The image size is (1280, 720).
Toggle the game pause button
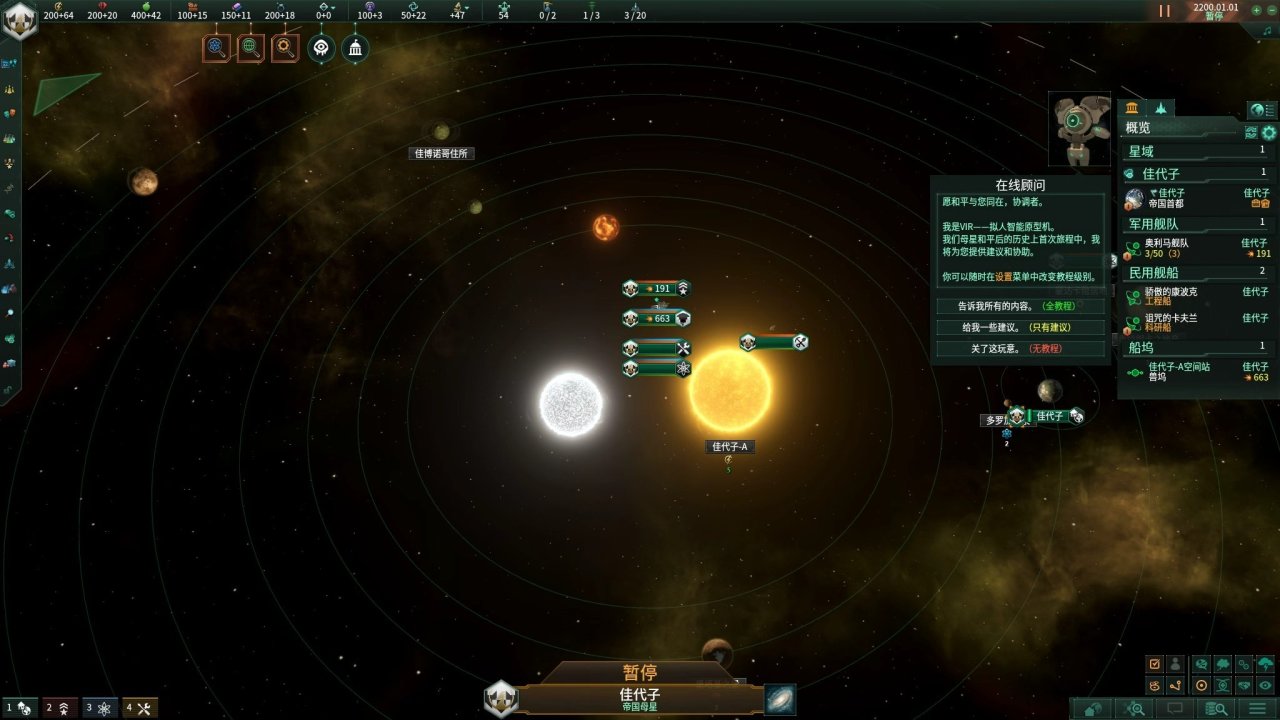(1164, 11)
